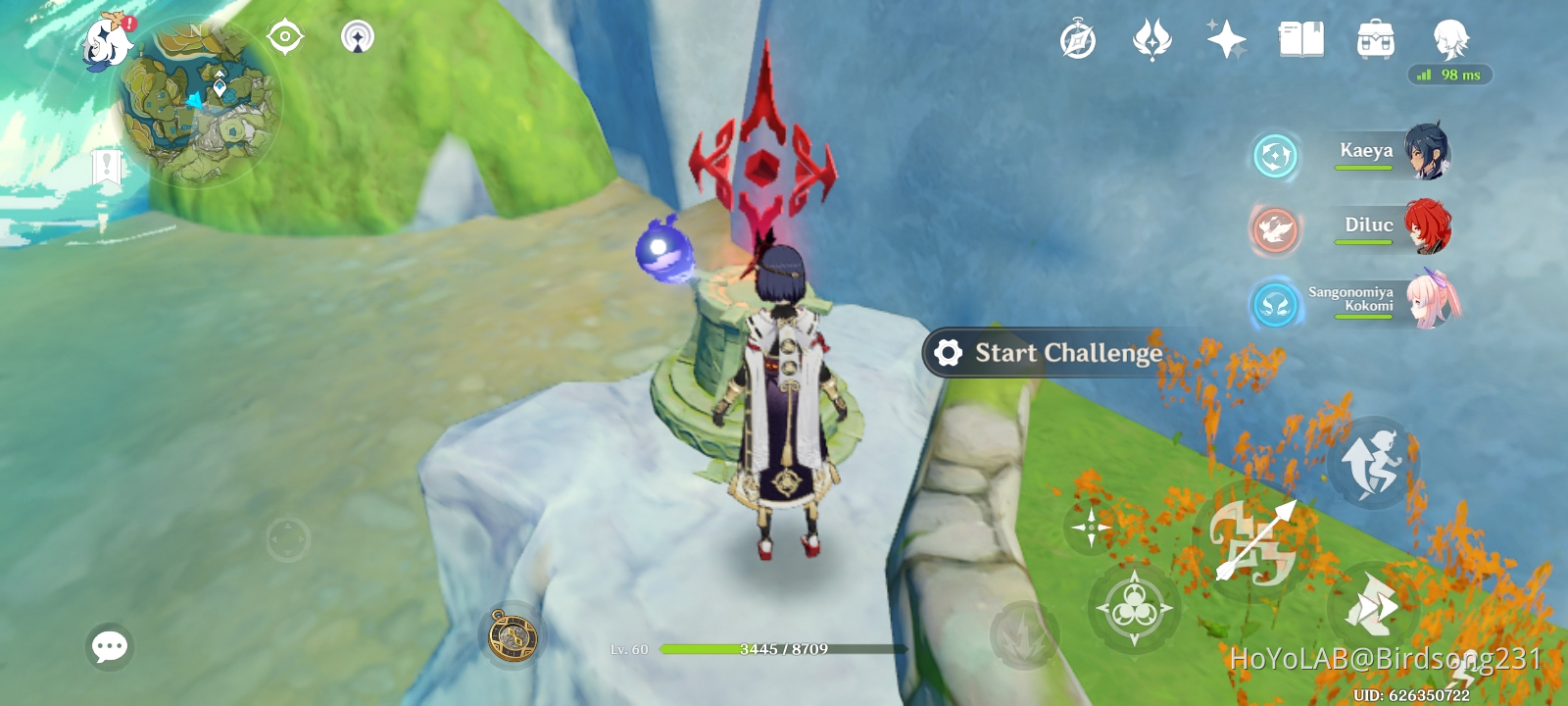Screen dimensions: 1568x706
Task: Trigger Sangonomiya Kokomi's elemental burst icon
Action: coord(1275,304)
